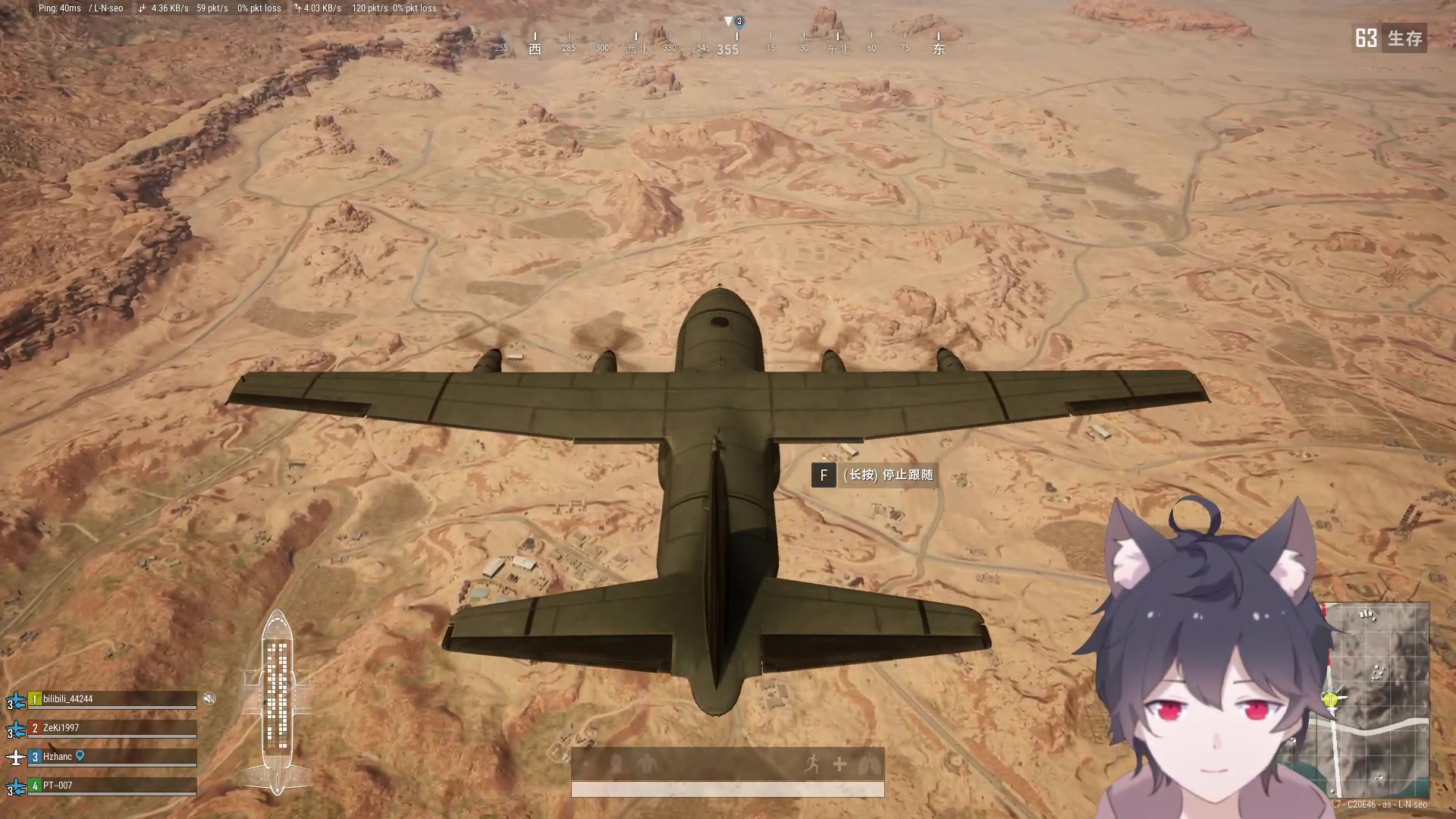Select teammate Hzhanc in squad list
The image size is (1456, 819).
pos(58,757)
